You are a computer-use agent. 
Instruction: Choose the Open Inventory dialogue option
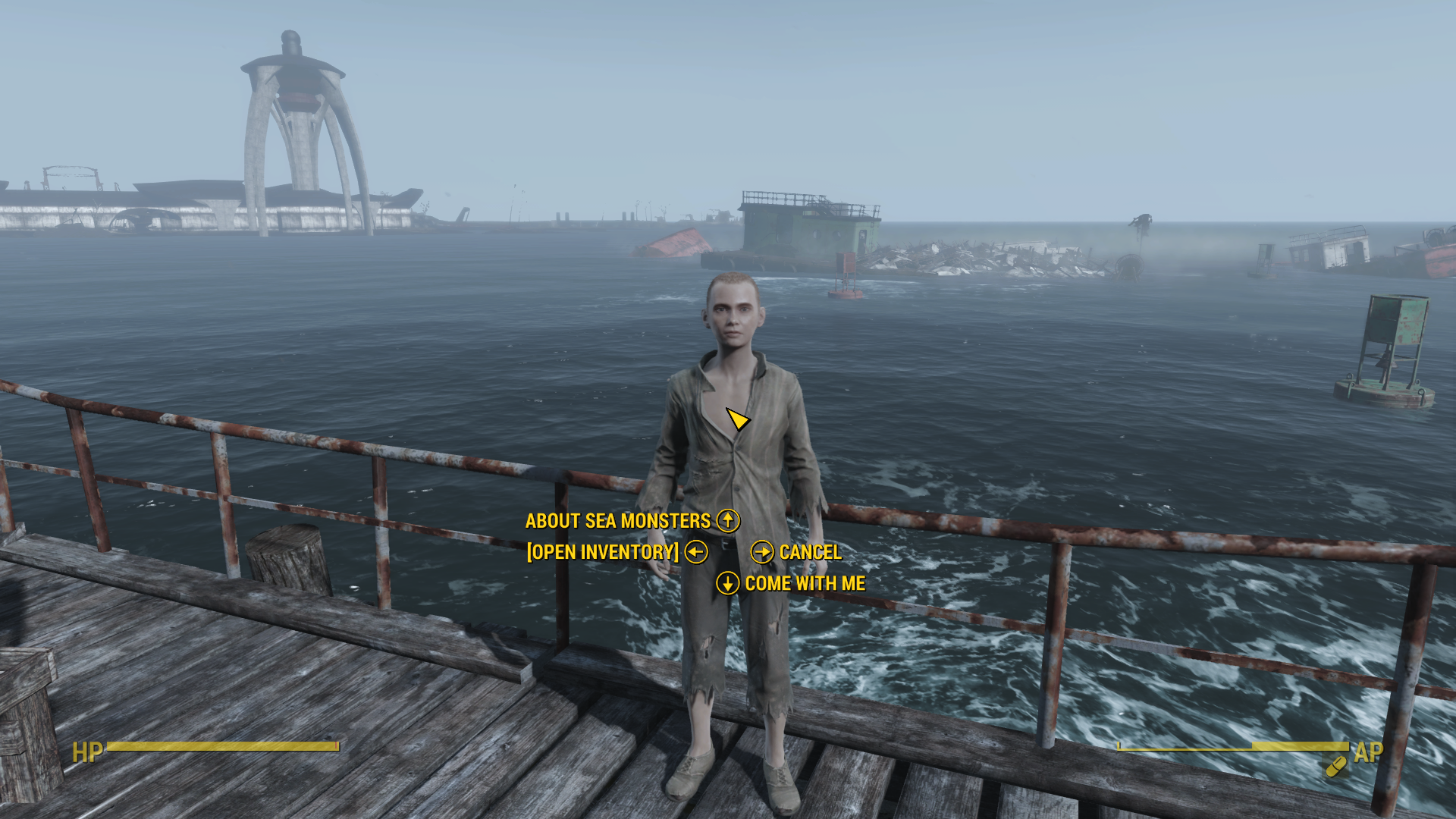pyautogui.click(x=603, y=552)
